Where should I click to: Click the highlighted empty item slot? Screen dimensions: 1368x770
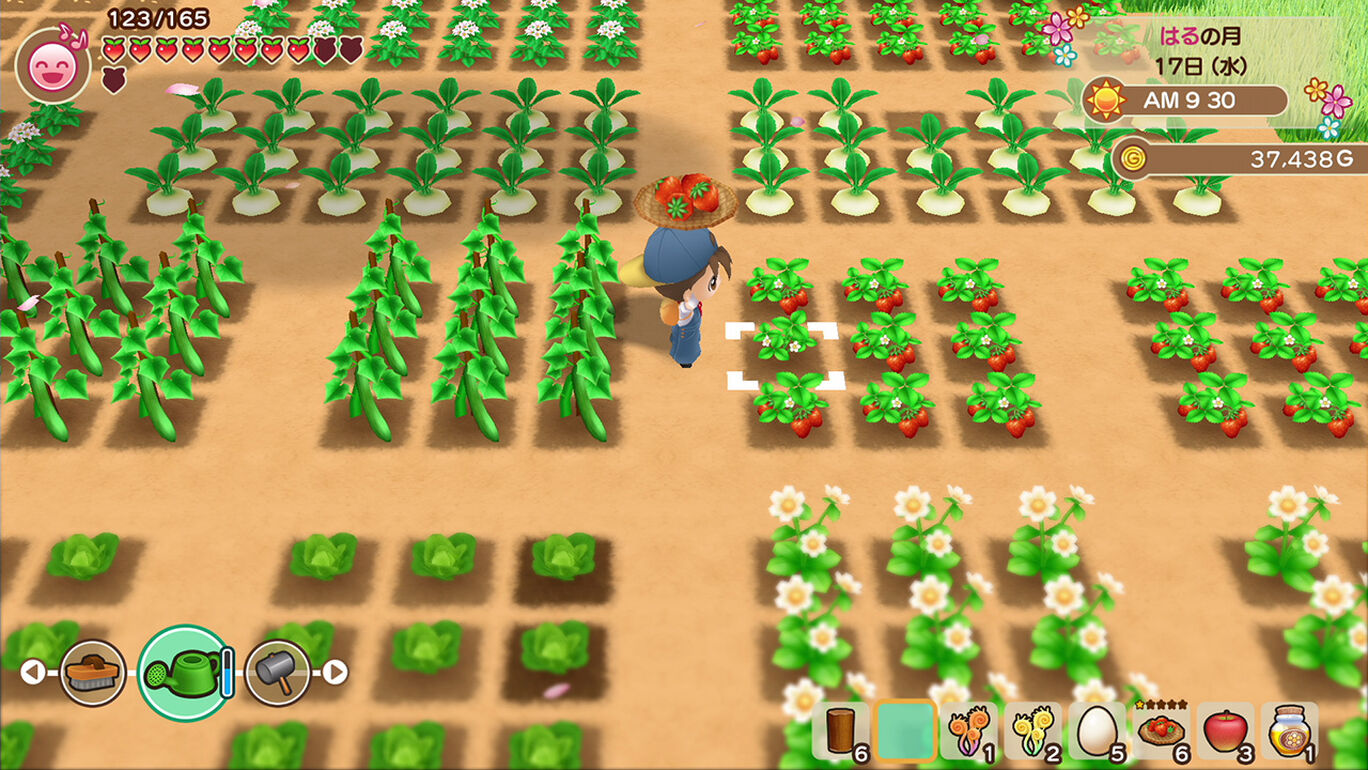[x=905, y=730]
